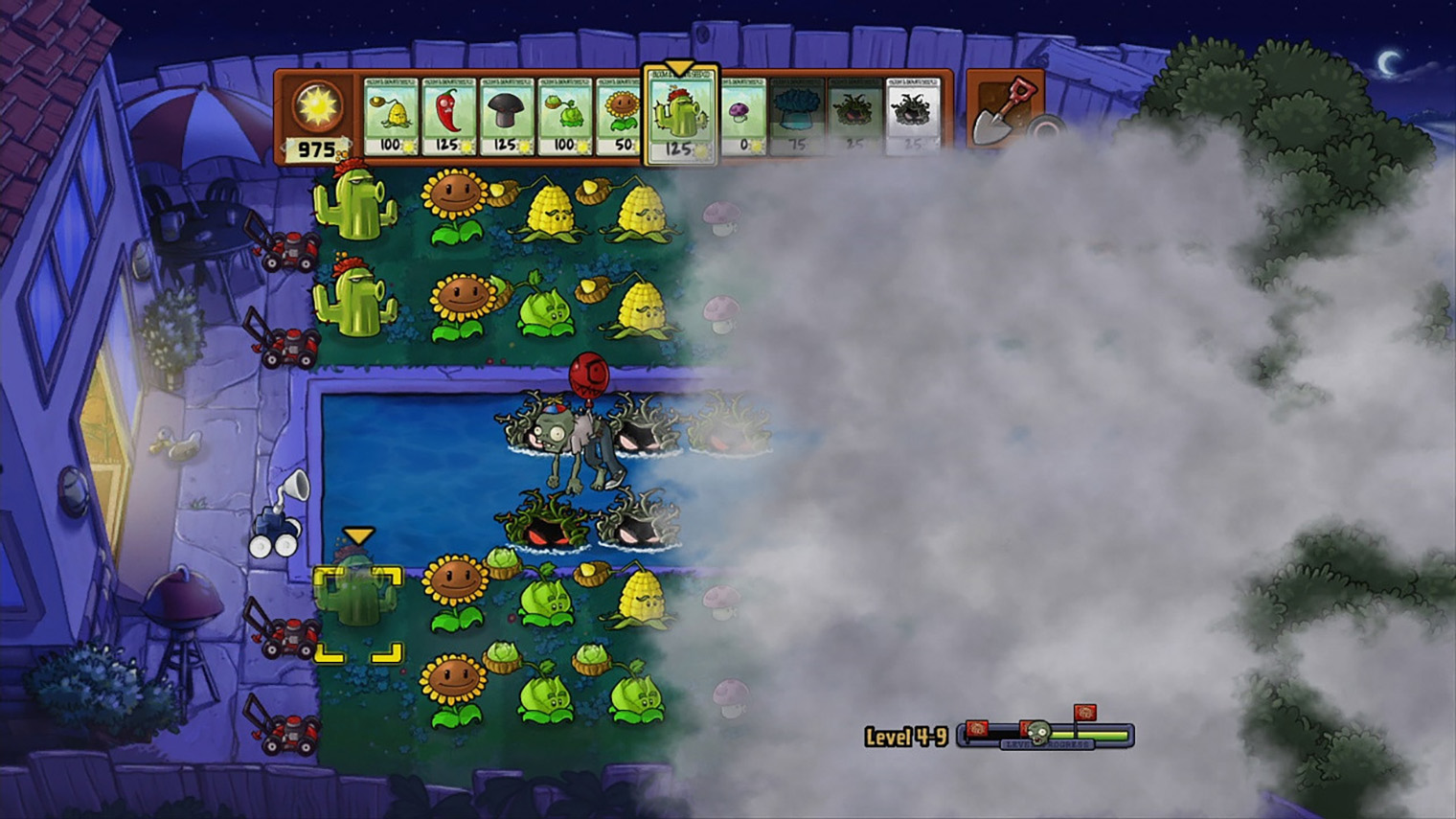This screenshot has height=819, width=1456.
Task: Pick the Doom-shroom seed packet
Action: point(506,117)
